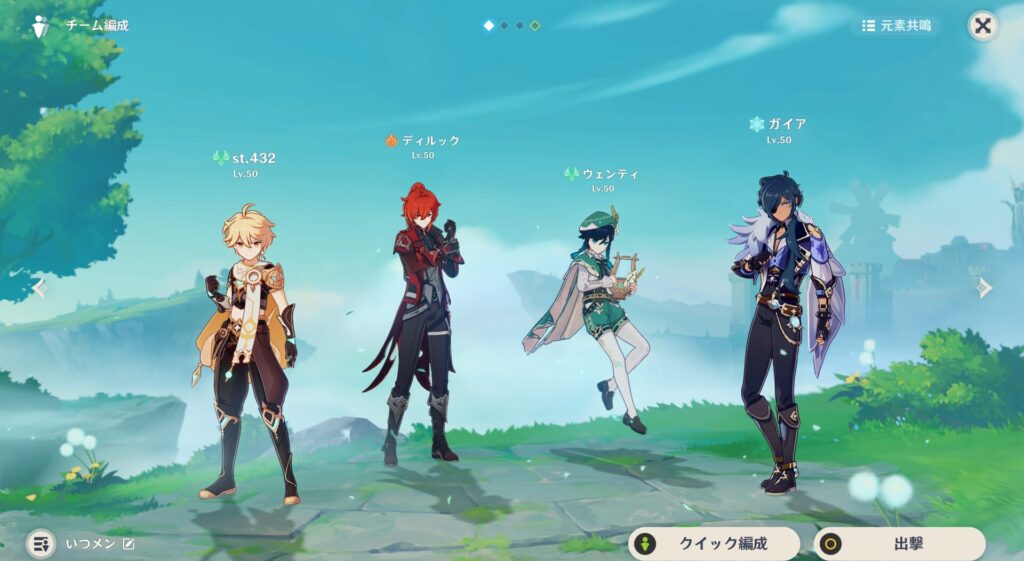1024x561 pixels.
Task: Close the party setup screen
Action: tap(983, 26)
